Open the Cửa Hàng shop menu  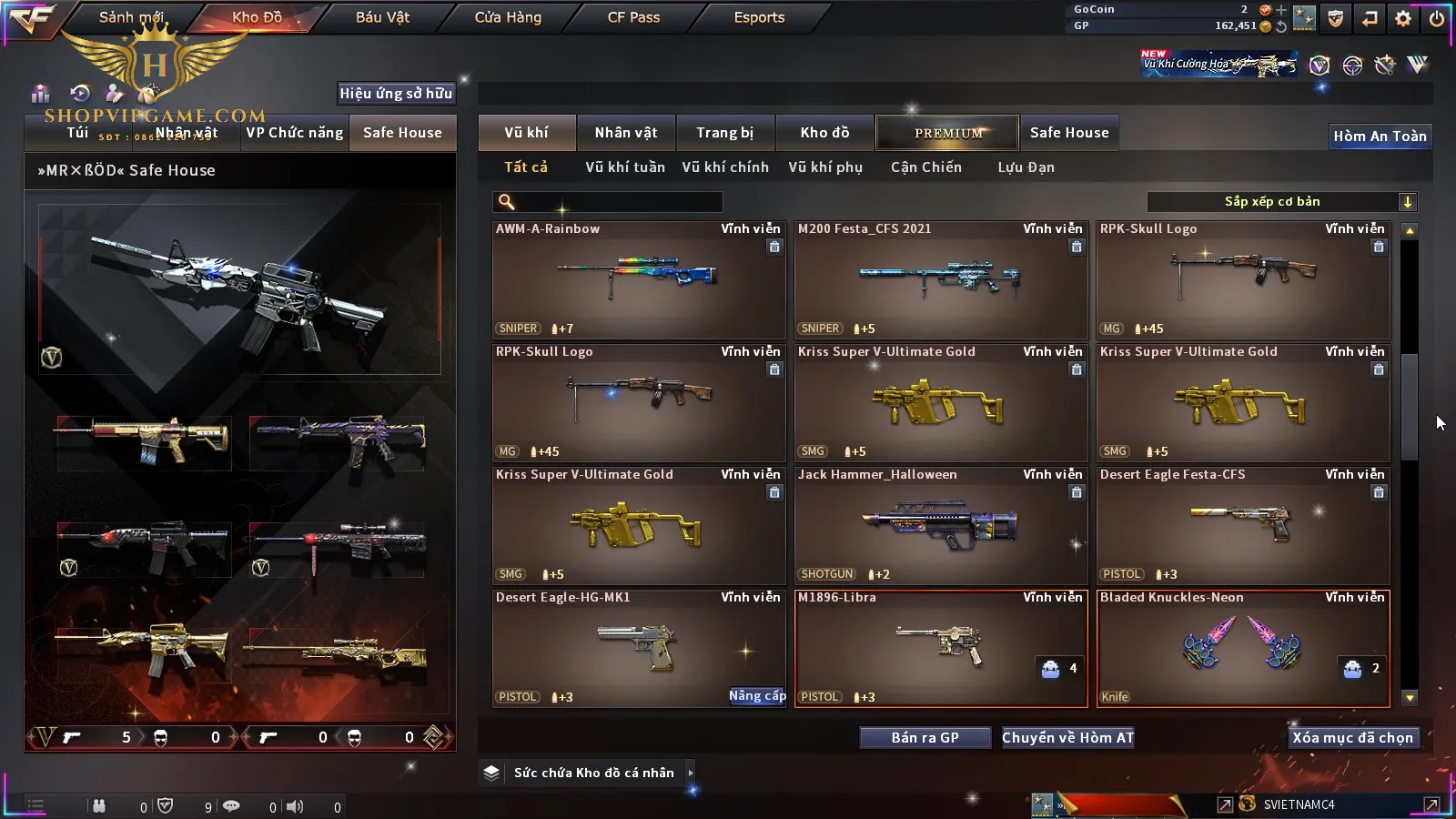[x=508, y=17]
